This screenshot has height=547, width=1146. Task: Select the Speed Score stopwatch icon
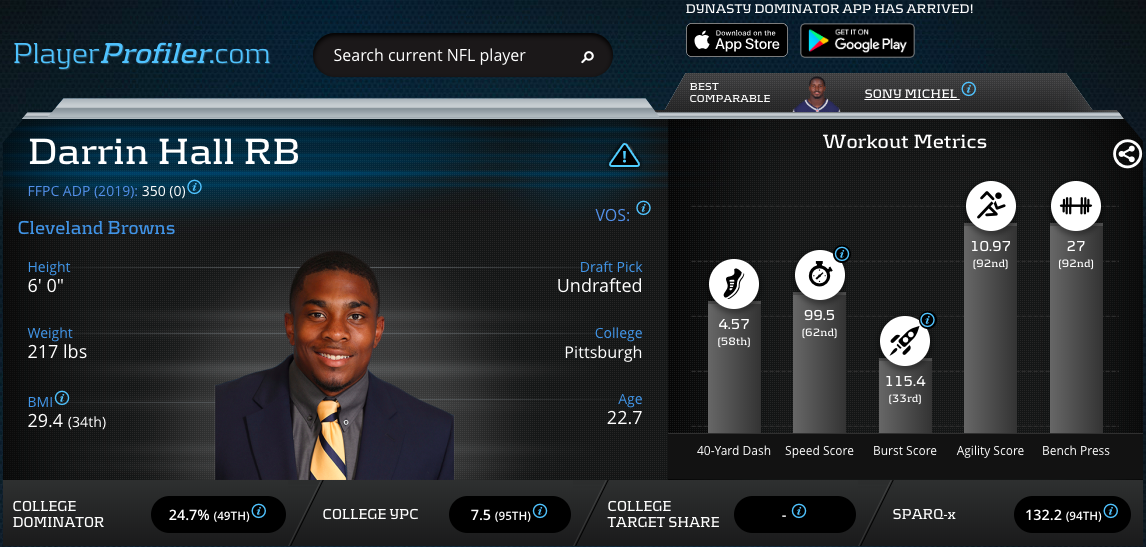[819, 274]
